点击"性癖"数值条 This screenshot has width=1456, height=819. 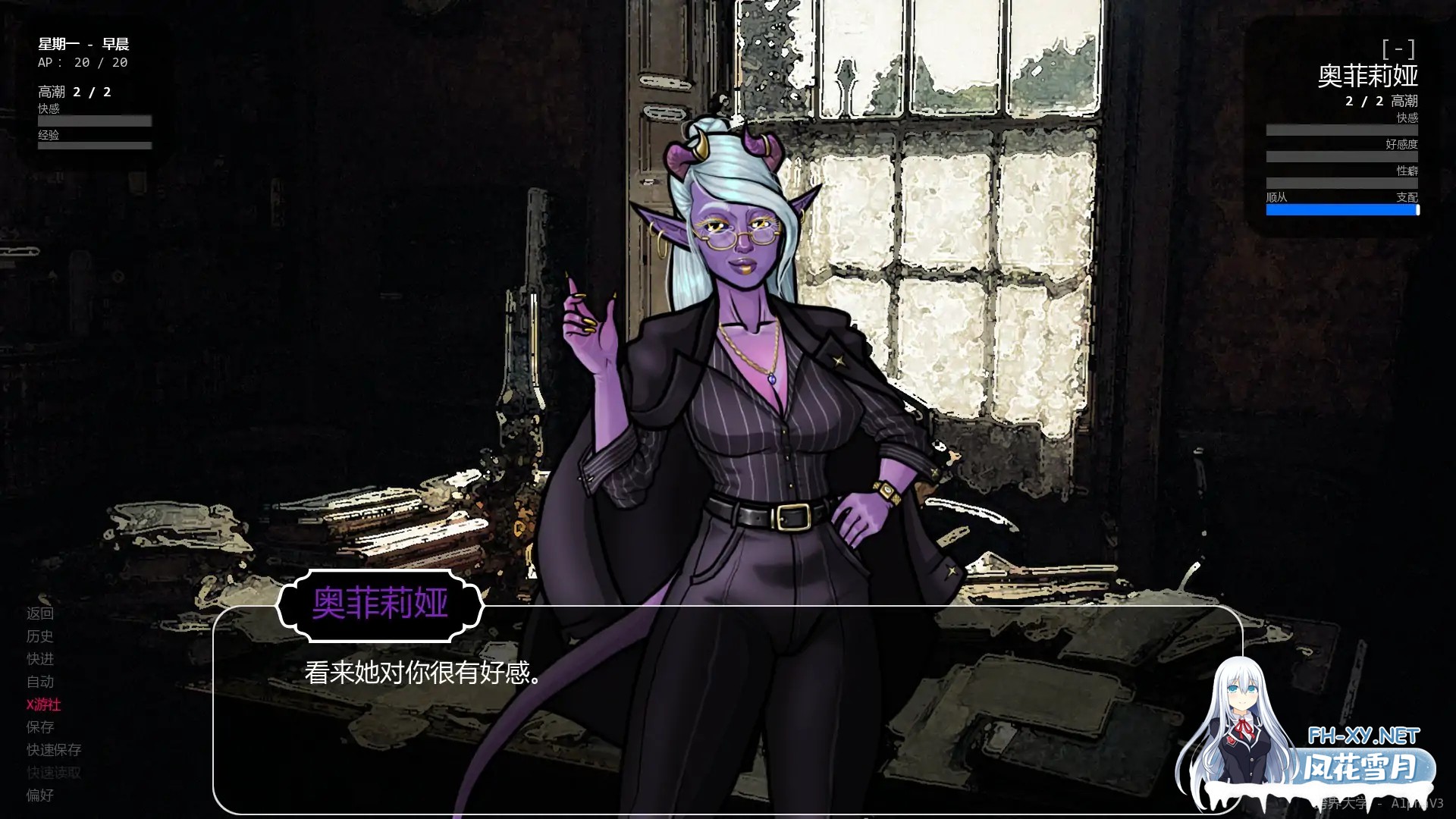1343,183
